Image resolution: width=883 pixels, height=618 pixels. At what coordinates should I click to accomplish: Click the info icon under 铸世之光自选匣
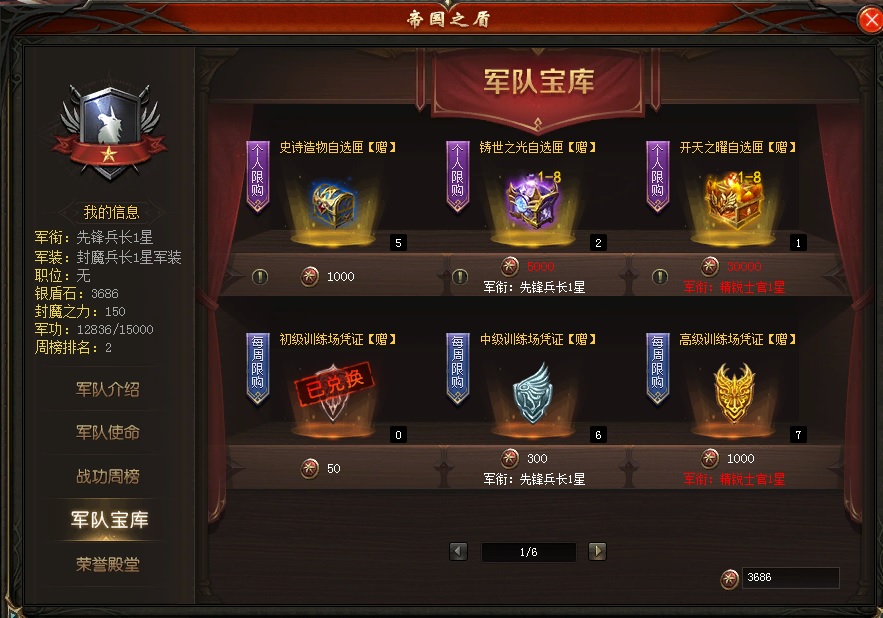pos(460,276)
